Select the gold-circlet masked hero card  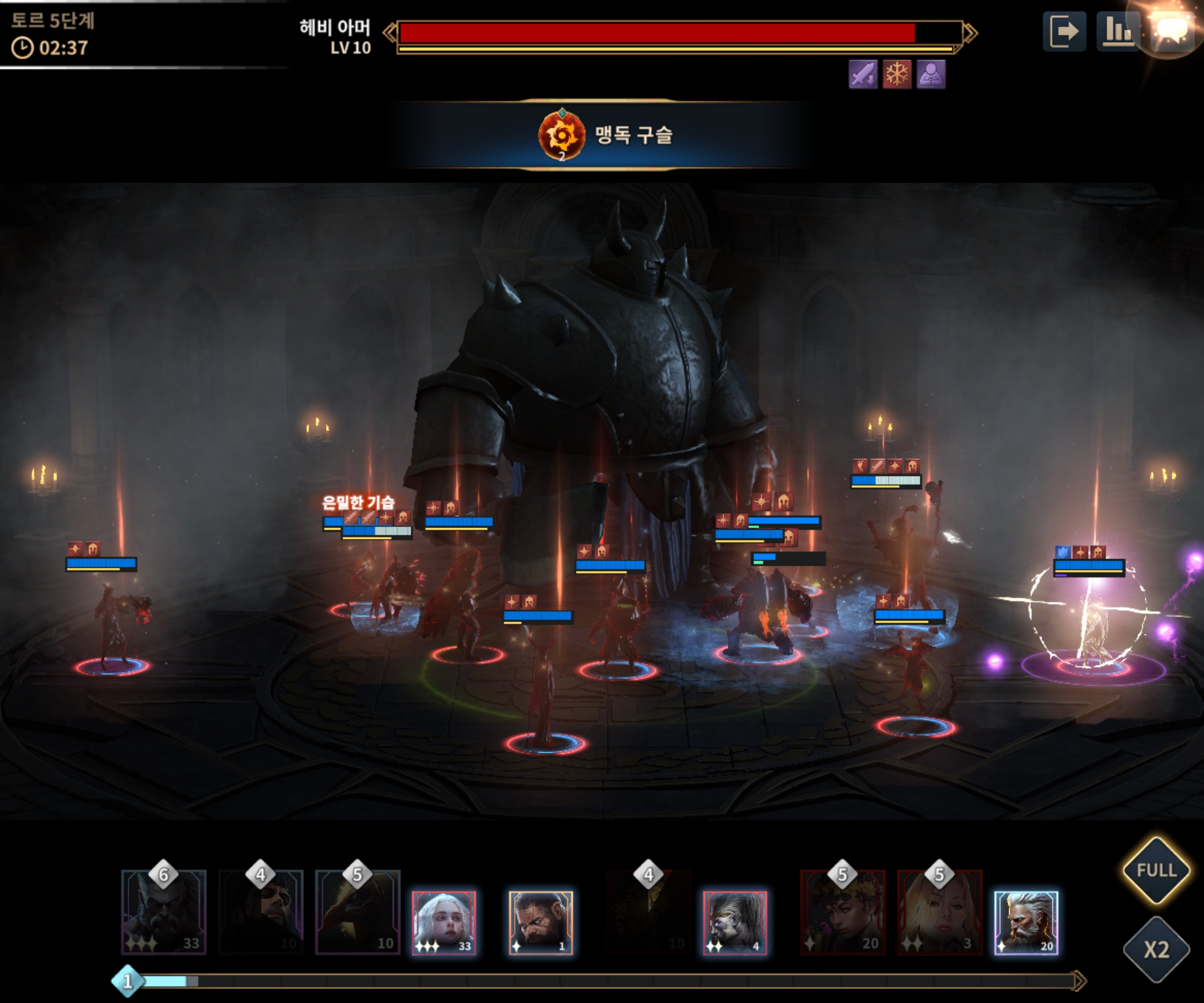[x=734, y=922]
